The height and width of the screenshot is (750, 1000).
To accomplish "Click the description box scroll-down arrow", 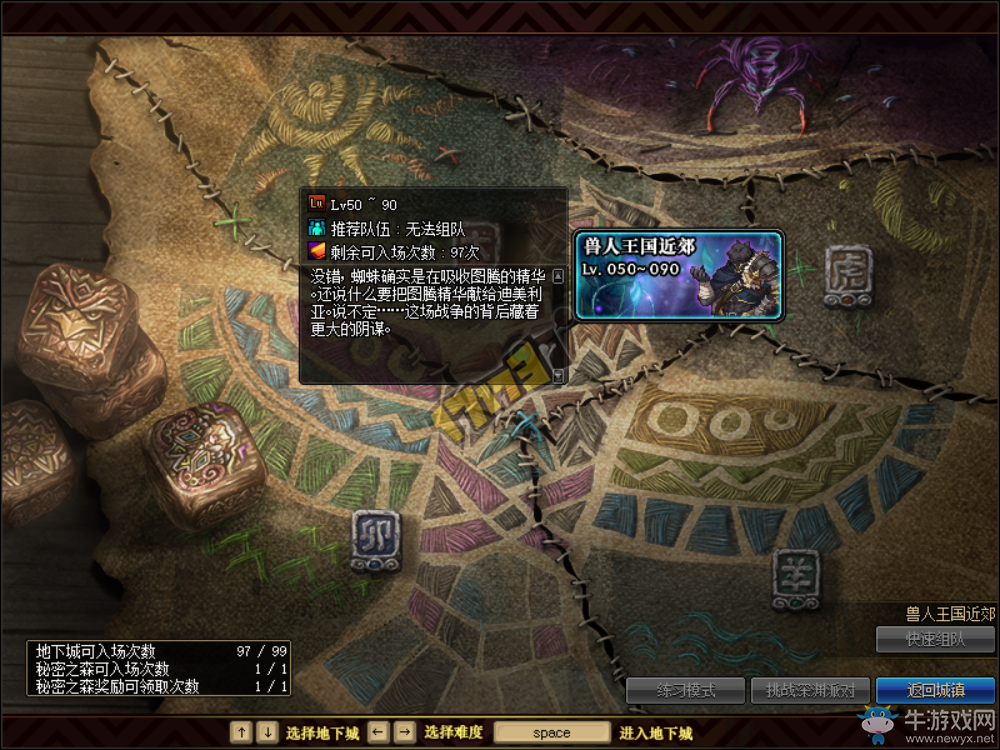I will pos(558,375).
